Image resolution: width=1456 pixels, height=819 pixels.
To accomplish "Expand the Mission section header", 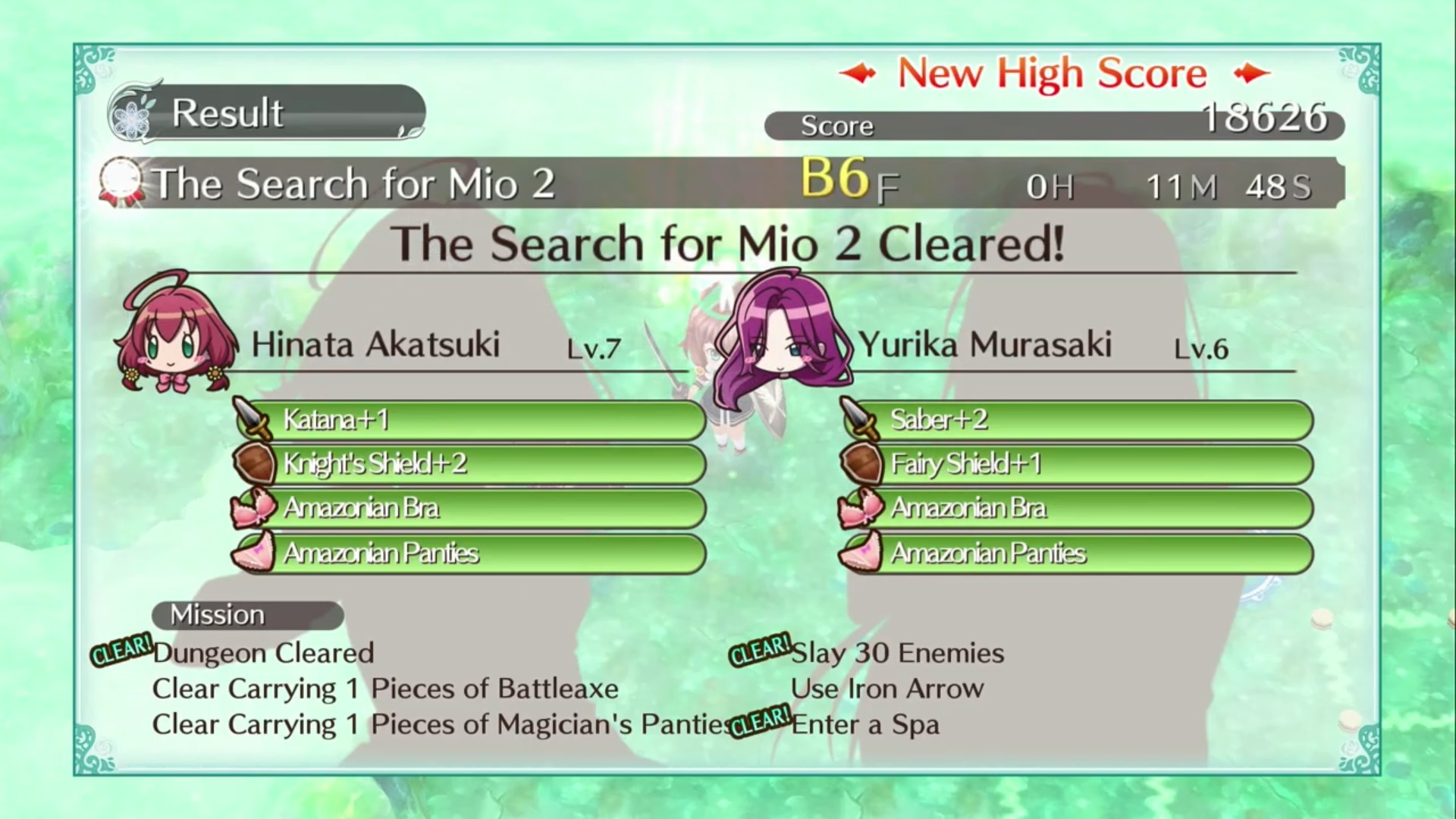I will [x=246, y=614].
